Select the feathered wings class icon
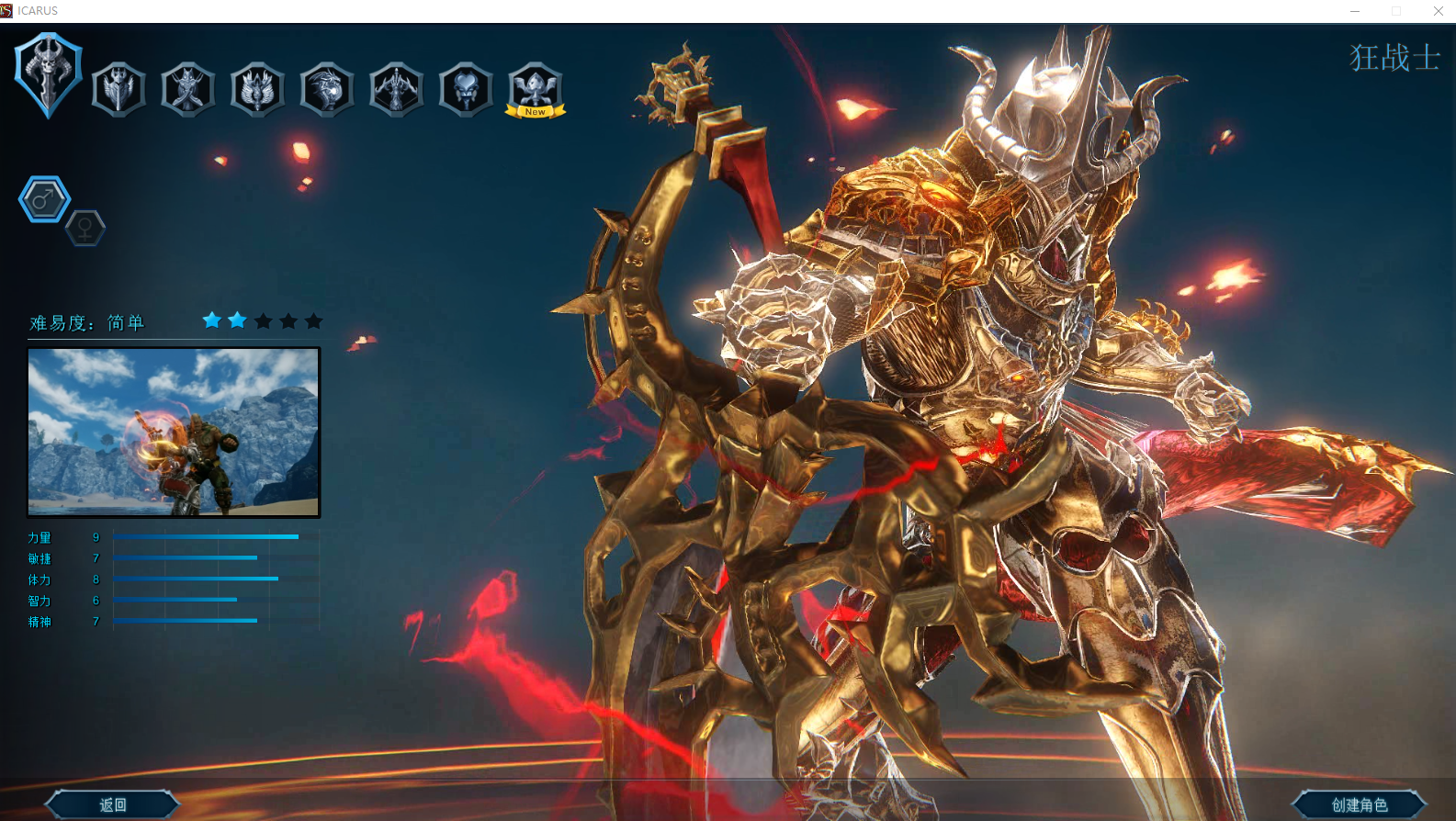This screenshot has height=821, width=1456. 257,89
